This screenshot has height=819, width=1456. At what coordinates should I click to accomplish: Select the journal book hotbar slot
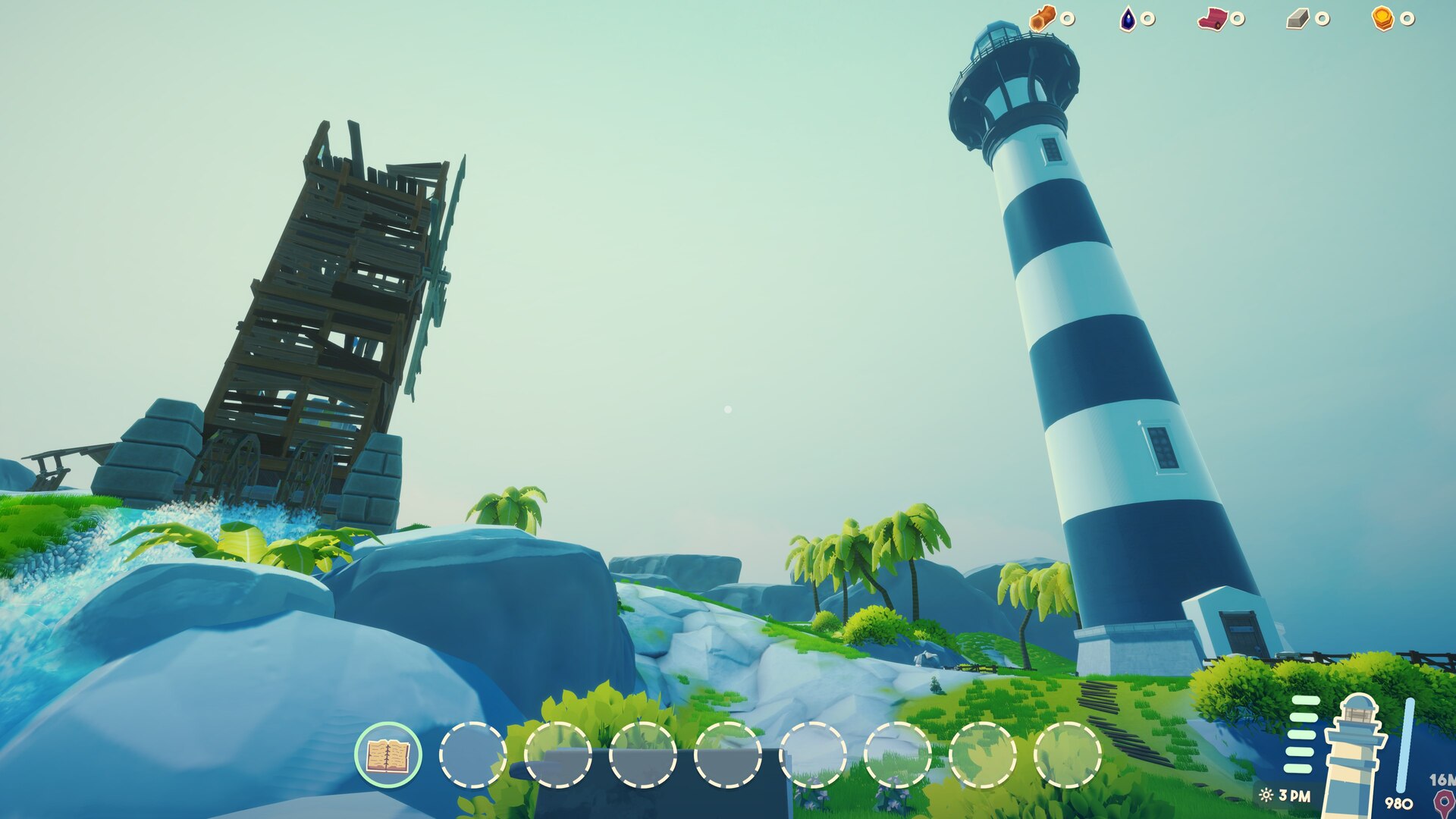tap(388, 755)
